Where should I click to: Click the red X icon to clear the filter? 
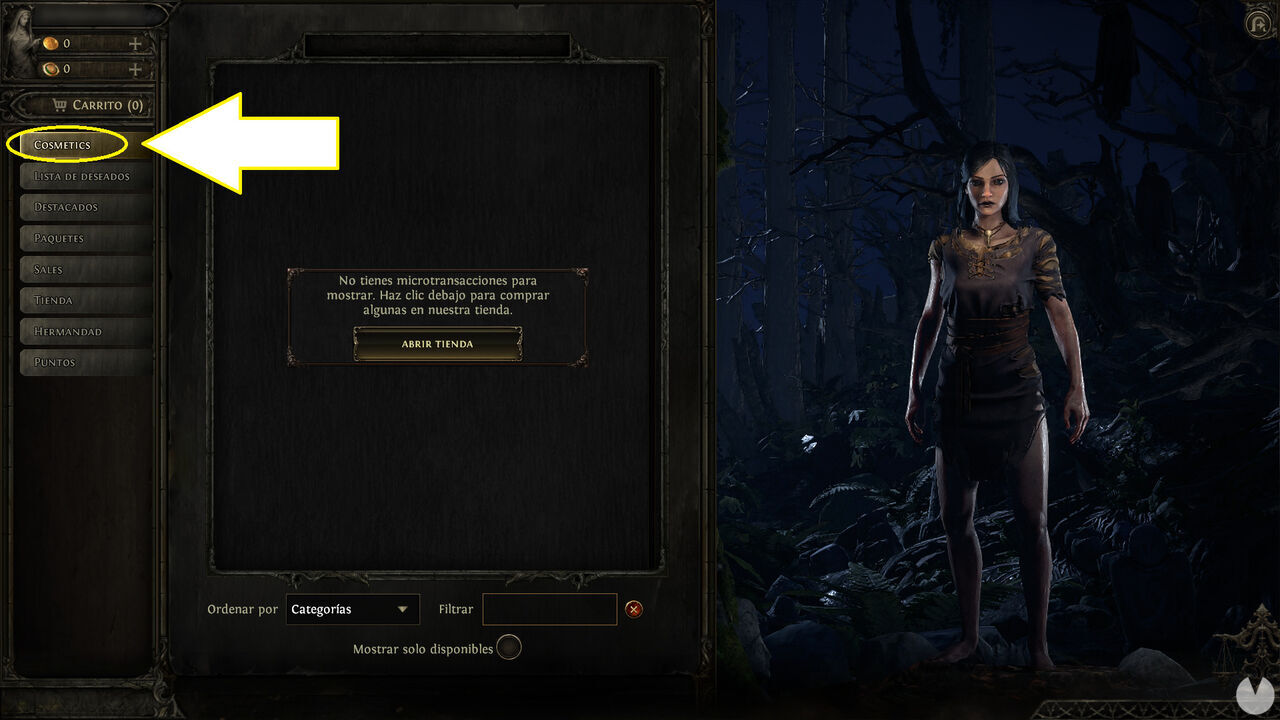pos(636,609)
